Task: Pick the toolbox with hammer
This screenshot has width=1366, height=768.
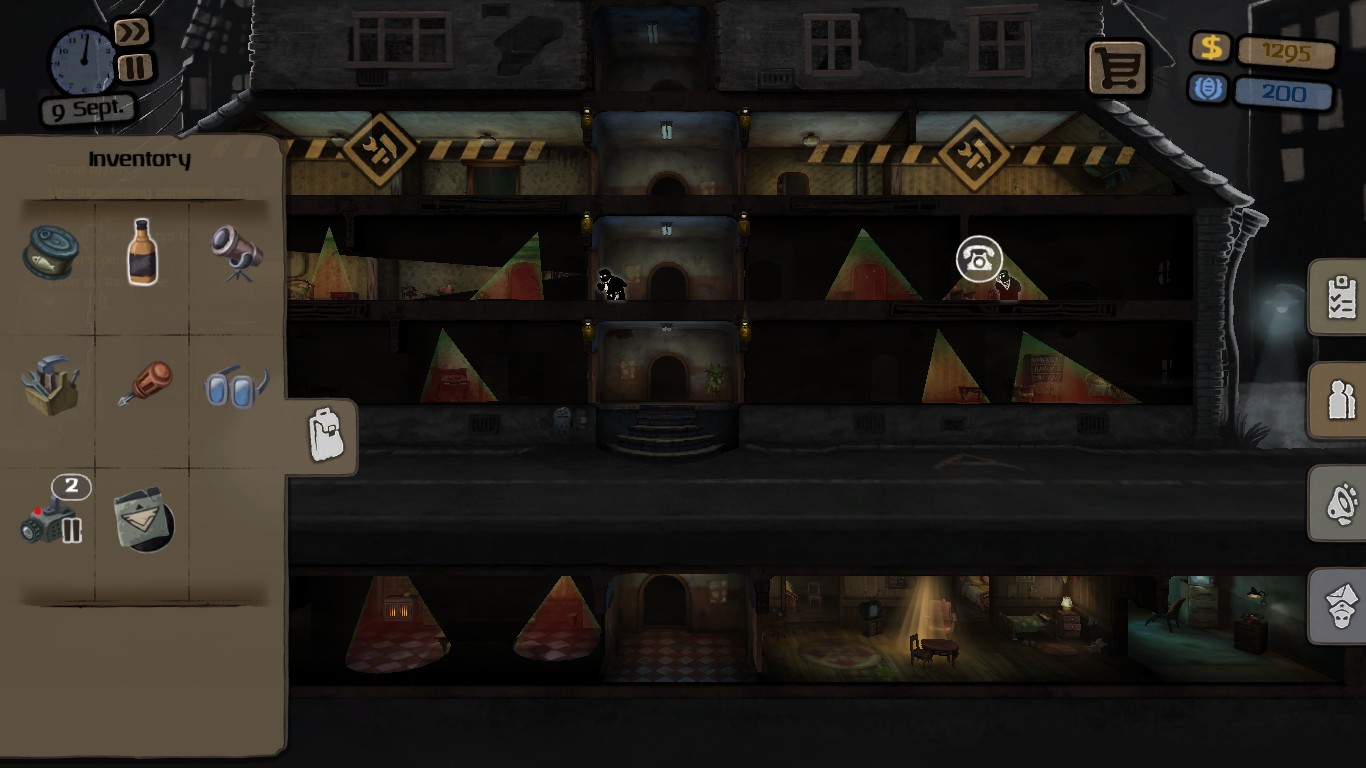Action: [x=50, y=384]
